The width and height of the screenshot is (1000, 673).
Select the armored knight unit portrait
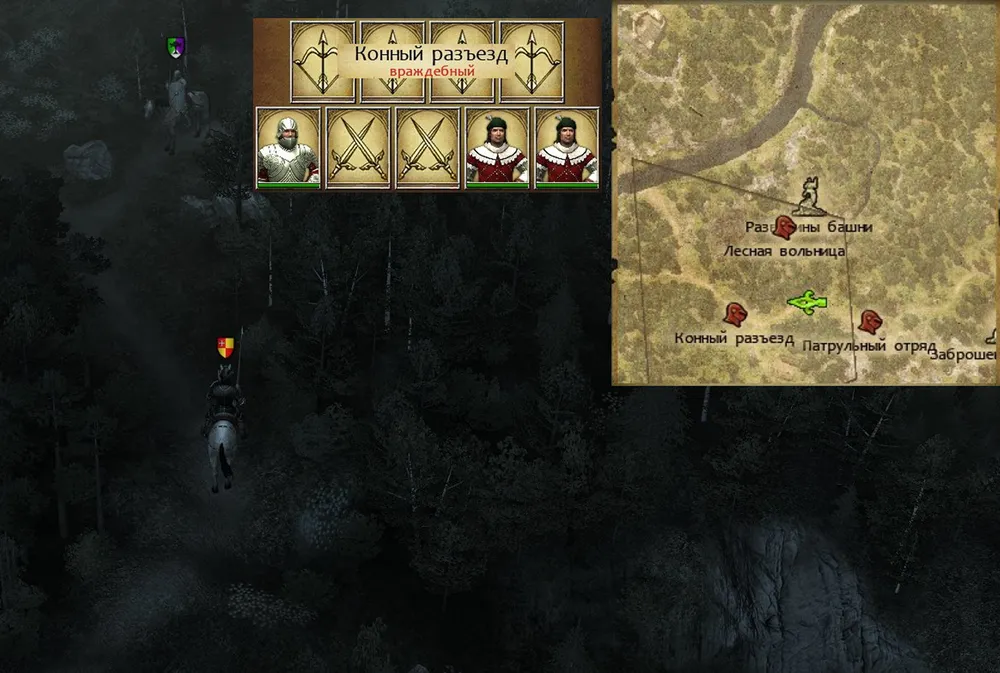pyautogui.click(x=289, y=148)
